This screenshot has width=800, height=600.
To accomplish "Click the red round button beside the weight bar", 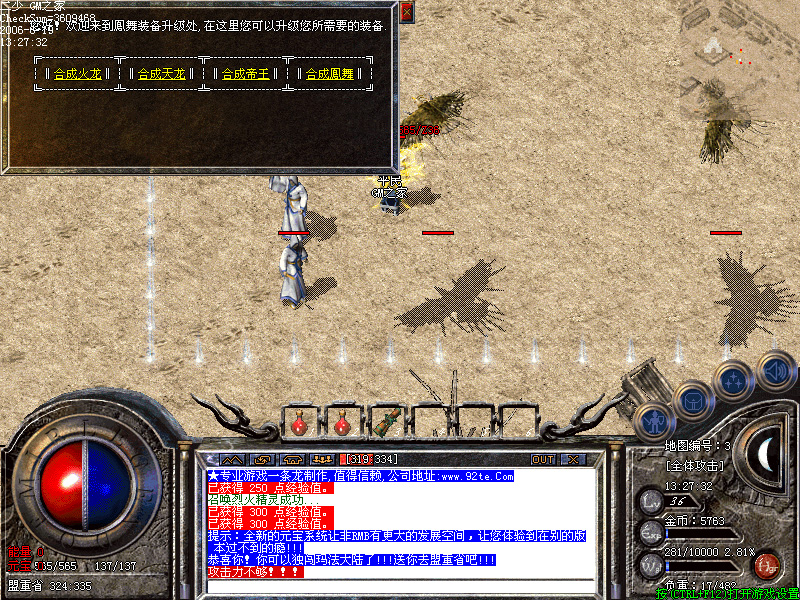I will coord(767,565).
